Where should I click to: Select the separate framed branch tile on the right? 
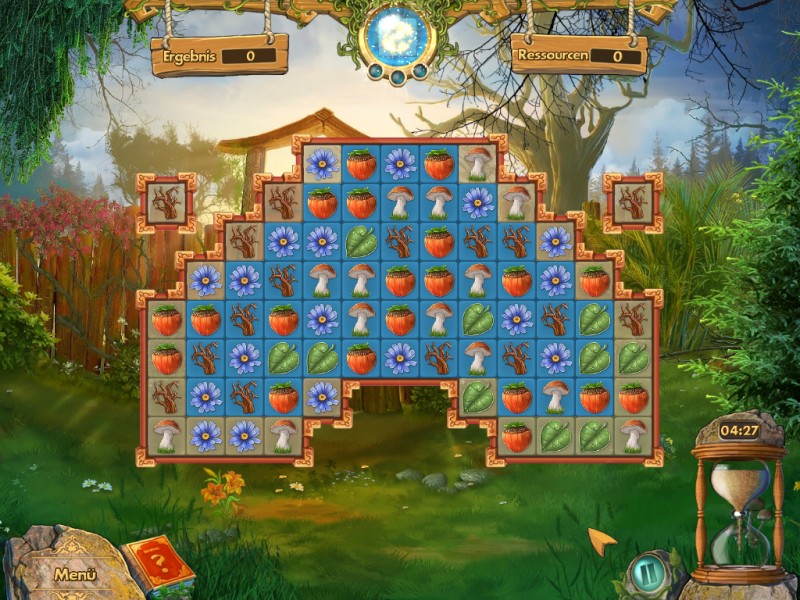coord(633,202)
